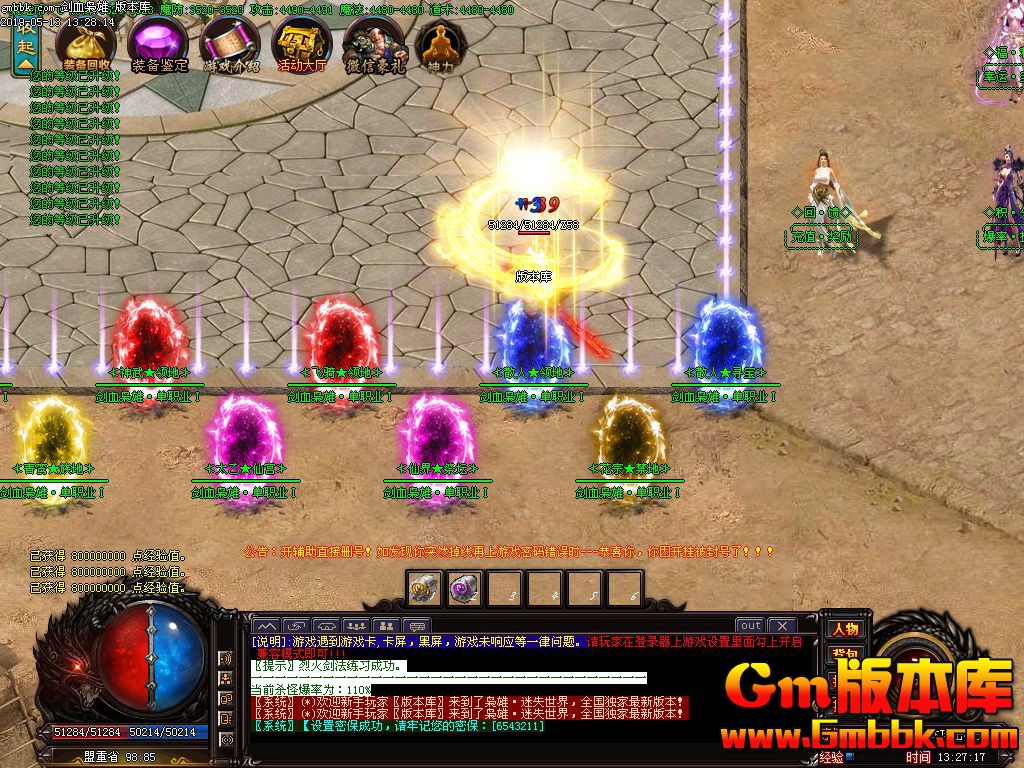Open the 装备回收 equipment recycle icon

85,43
